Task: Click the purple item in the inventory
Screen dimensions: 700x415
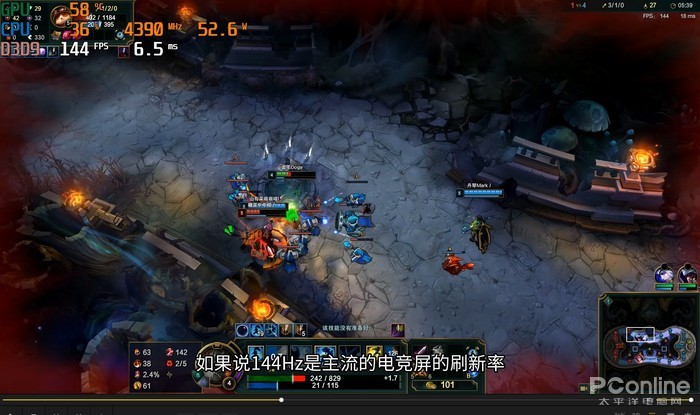Action: pyautogui.click(x=421, y=351)
